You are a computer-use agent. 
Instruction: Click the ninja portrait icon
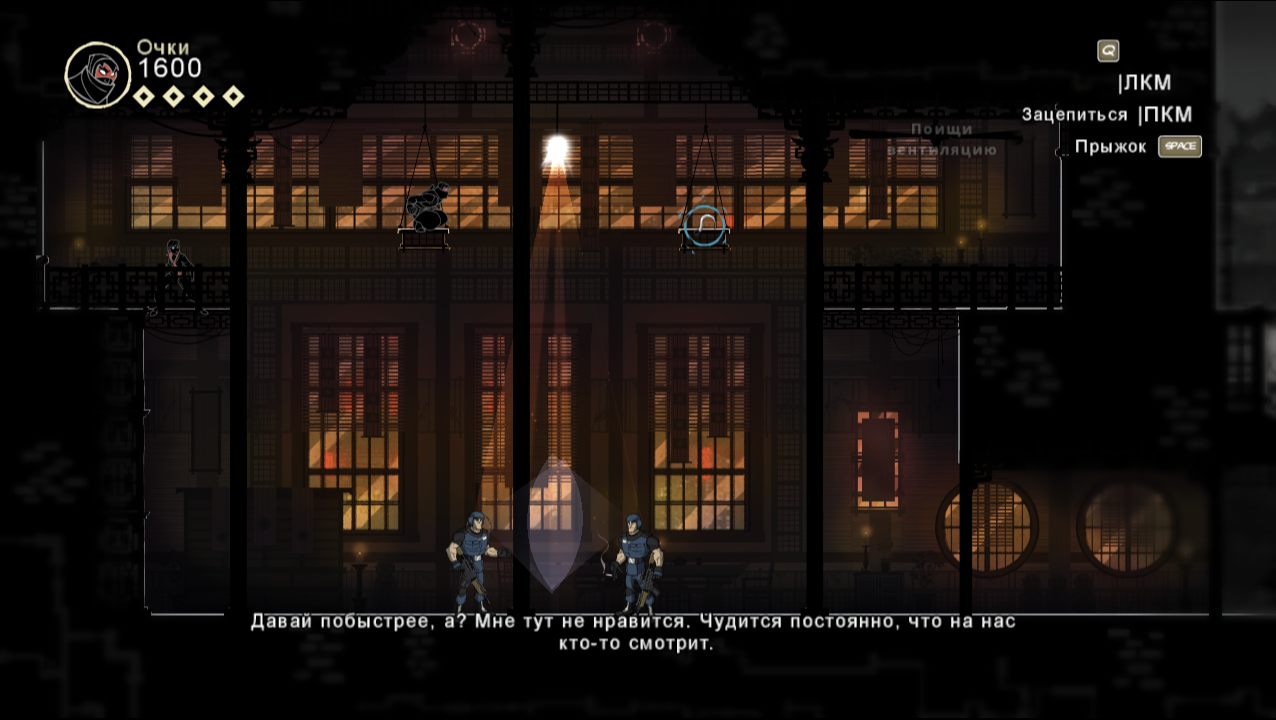coord(97,75)
